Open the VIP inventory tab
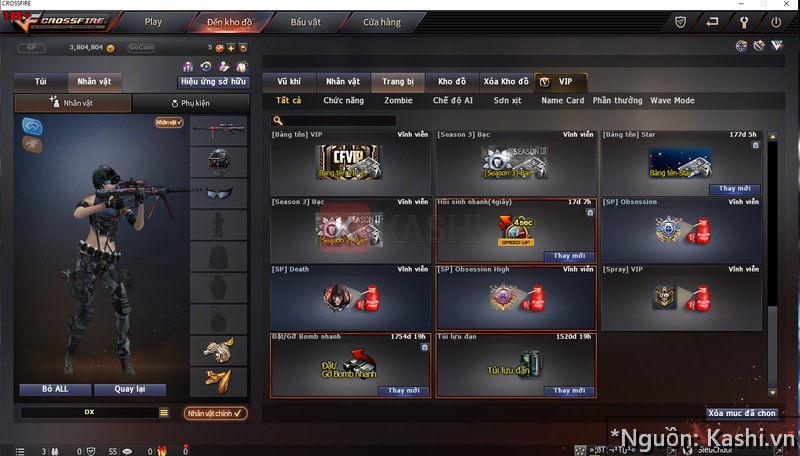 563,82
